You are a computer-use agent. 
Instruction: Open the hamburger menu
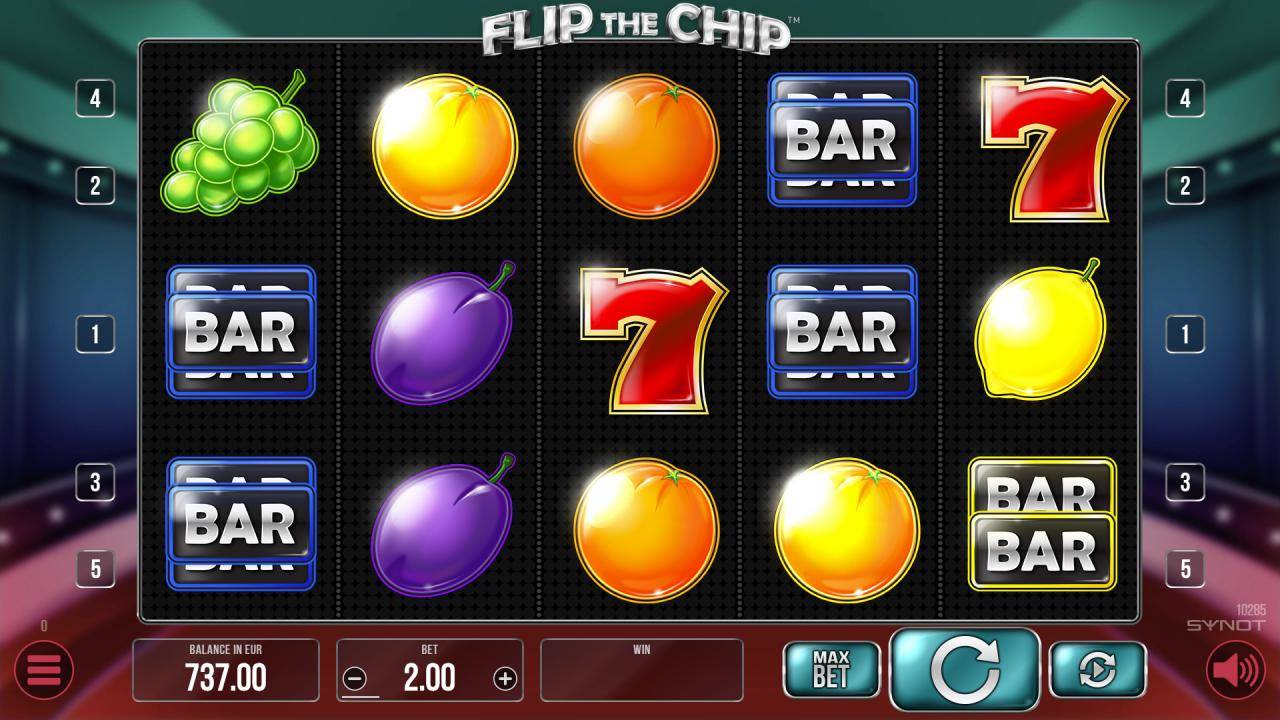coord(44,670)
